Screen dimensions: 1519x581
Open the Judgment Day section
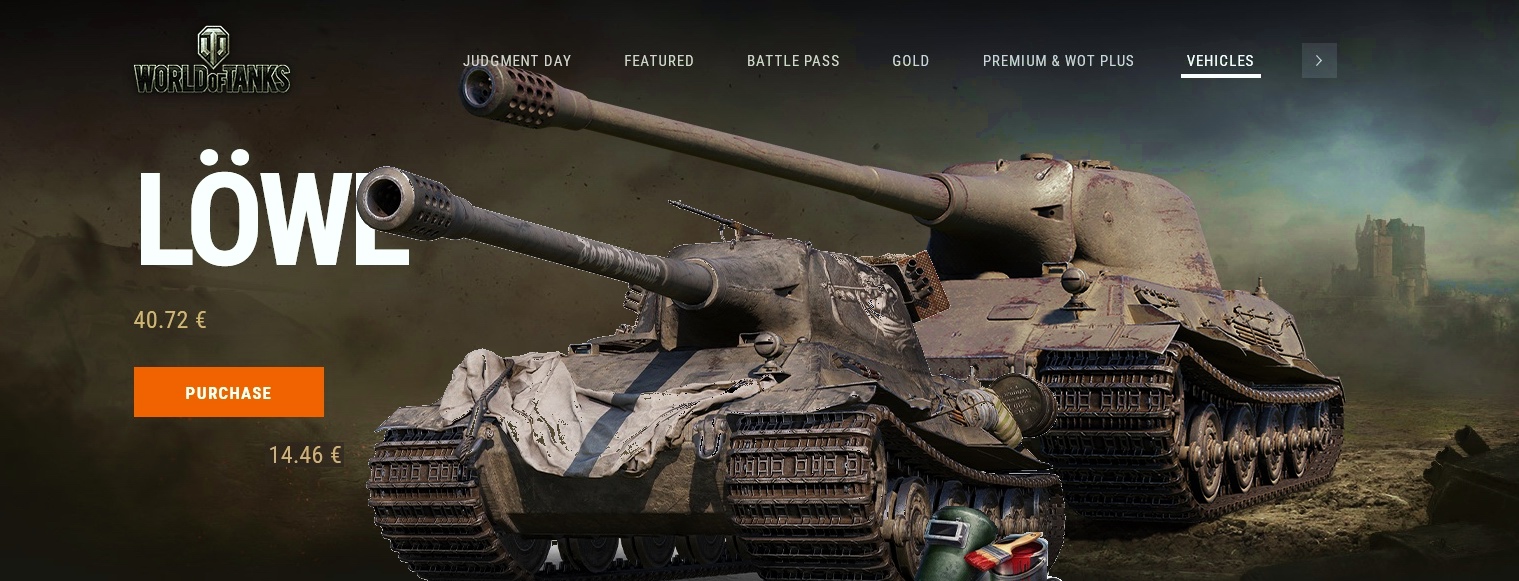click(x=517, y=61)
